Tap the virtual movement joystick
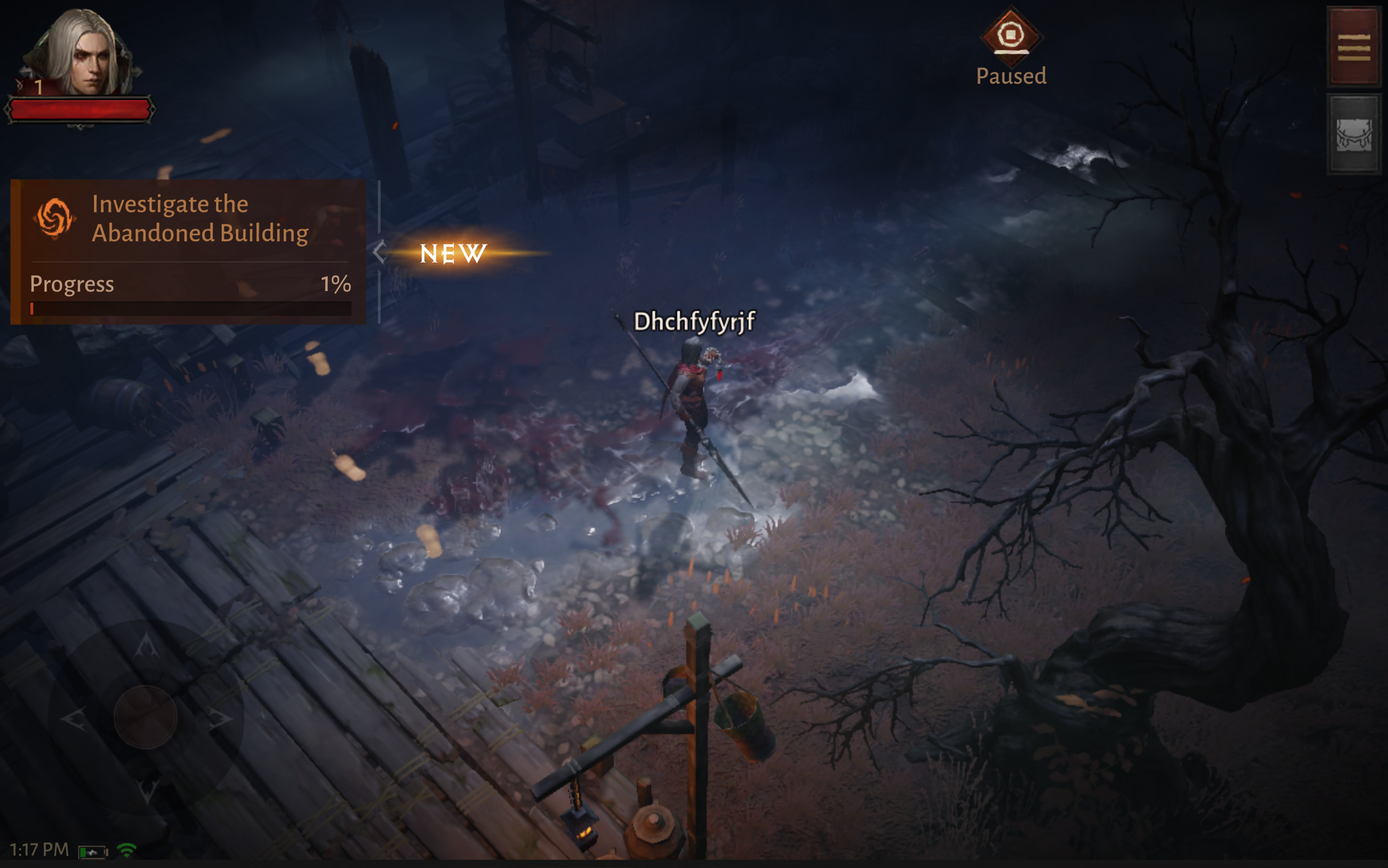Viewport: 1388px width, 868px height. (145, 717)
